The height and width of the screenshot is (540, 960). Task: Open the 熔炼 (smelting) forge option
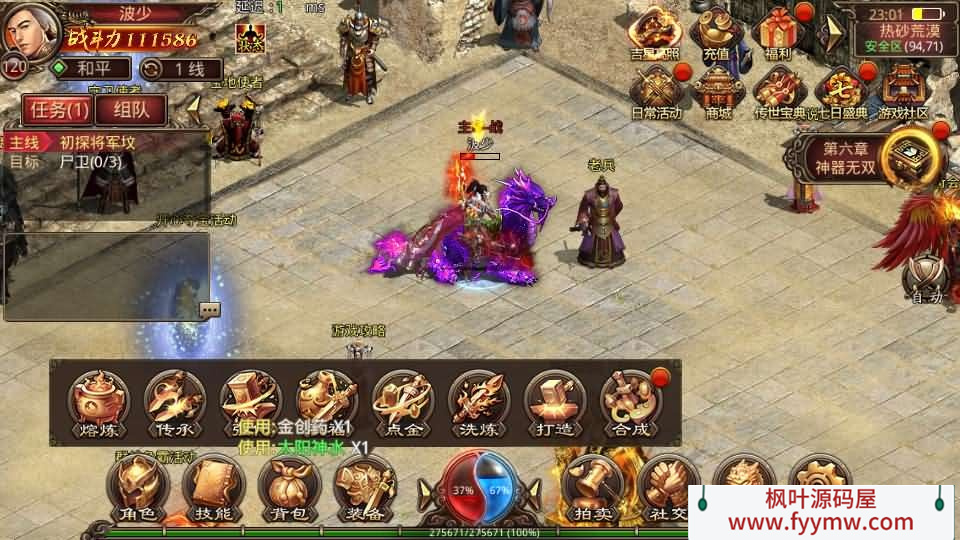(x=99, y=402)
